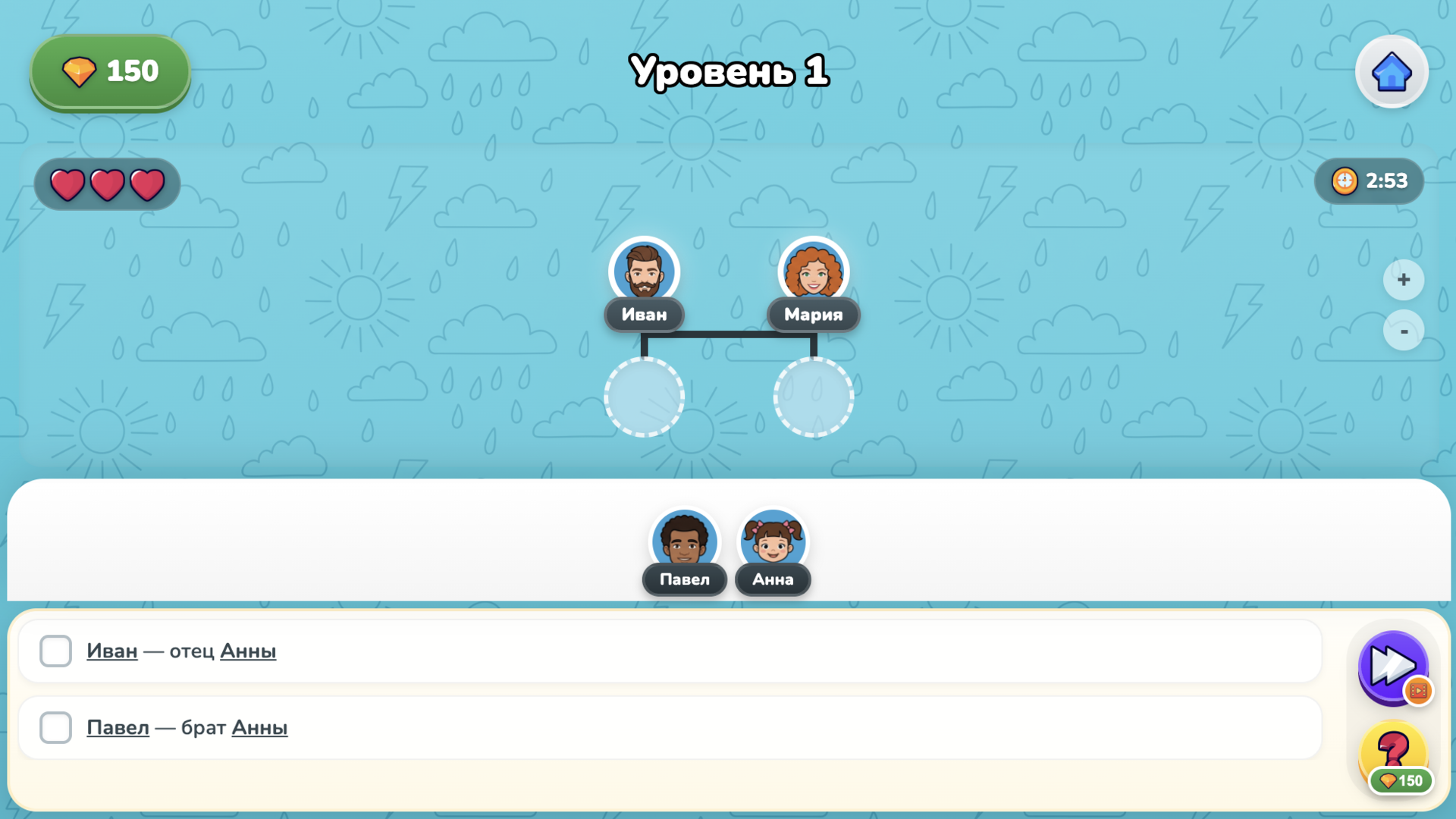Click the gem diamond icon in the counter
This screenshot has height=819, width=1456.
tap(81, 71)
